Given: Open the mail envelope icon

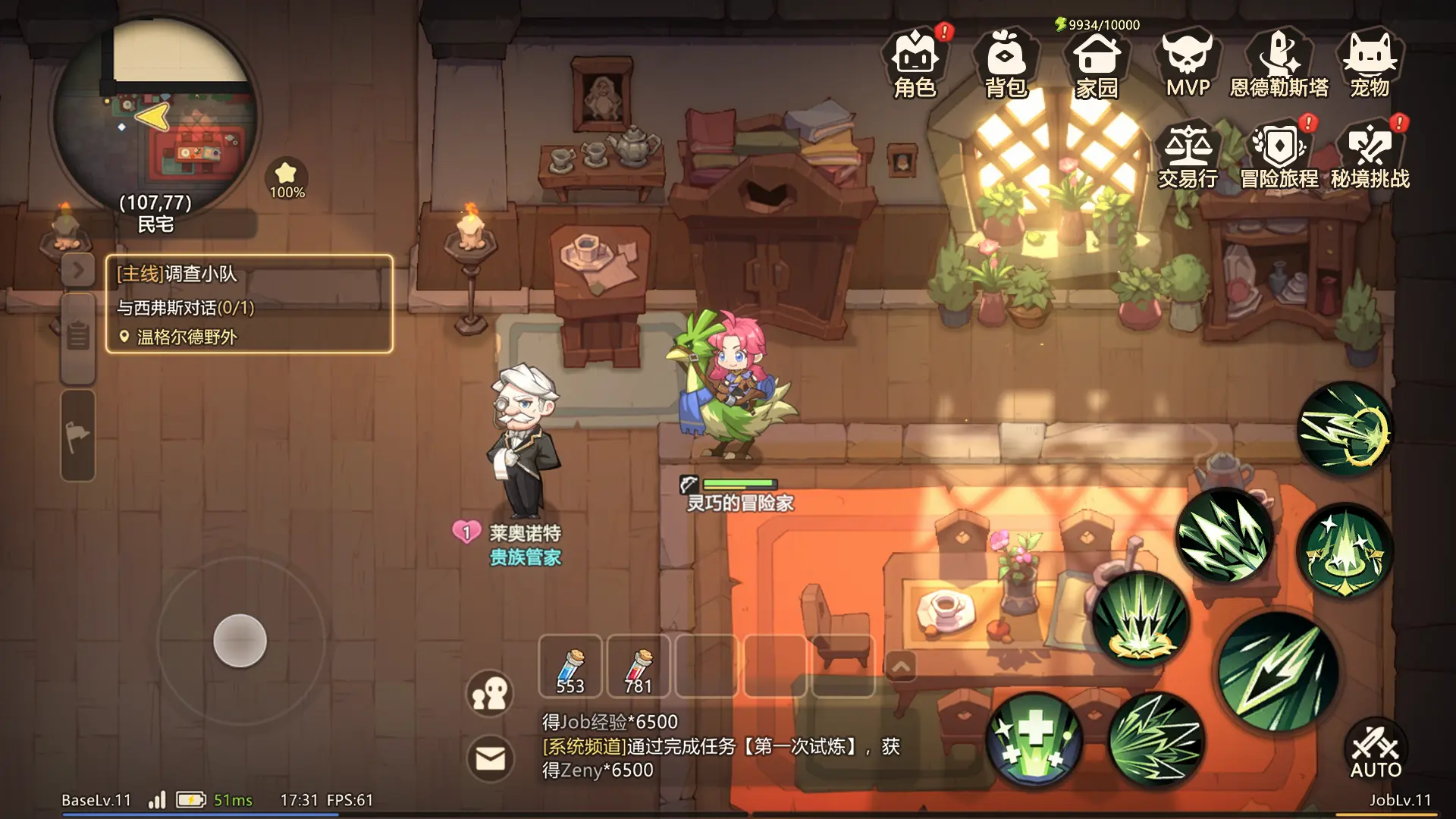Looking at the screenshot, I should pyautogui.click(x=490, y=758).
